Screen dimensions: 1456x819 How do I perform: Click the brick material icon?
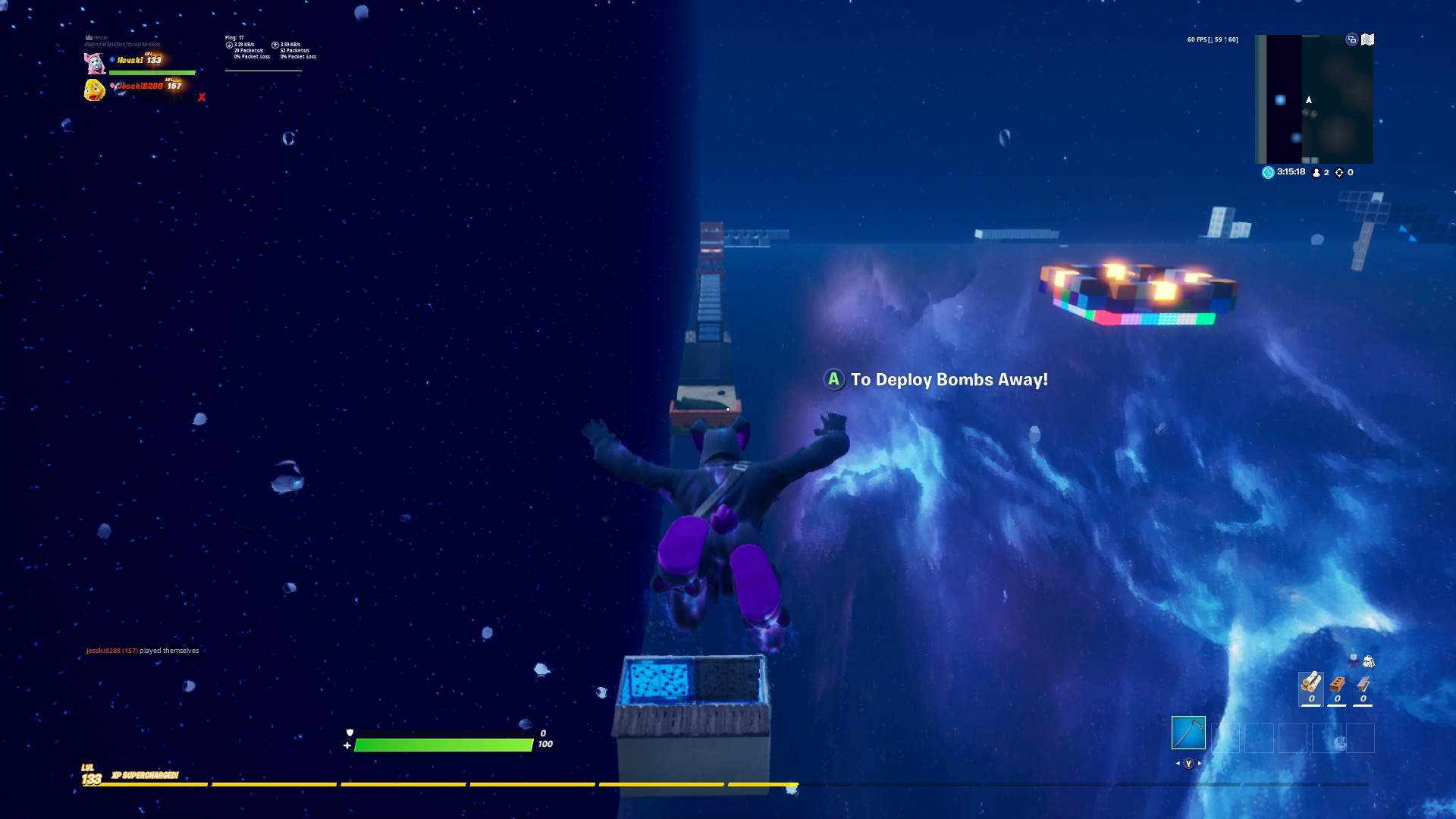[1338, 684]
